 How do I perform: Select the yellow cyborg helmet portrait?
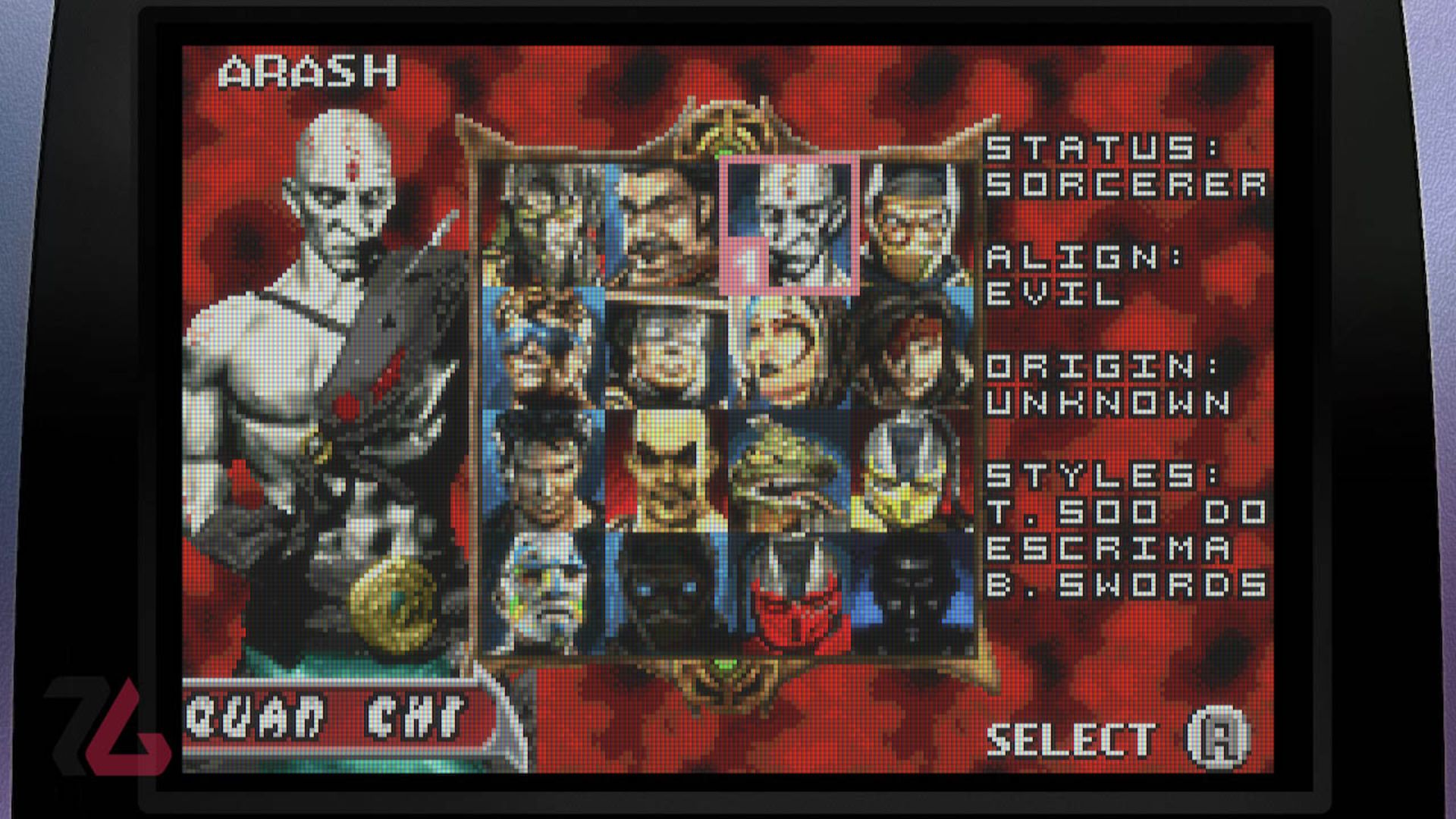[913, 470]
